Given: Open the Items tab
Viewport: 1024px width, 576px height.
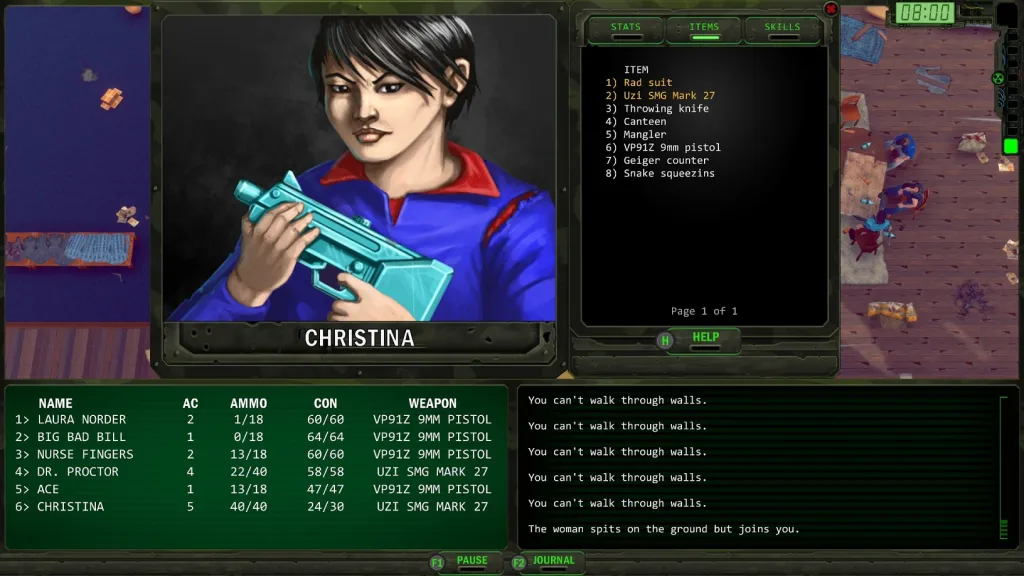Looking at the screenshot, I should [704, 29].
